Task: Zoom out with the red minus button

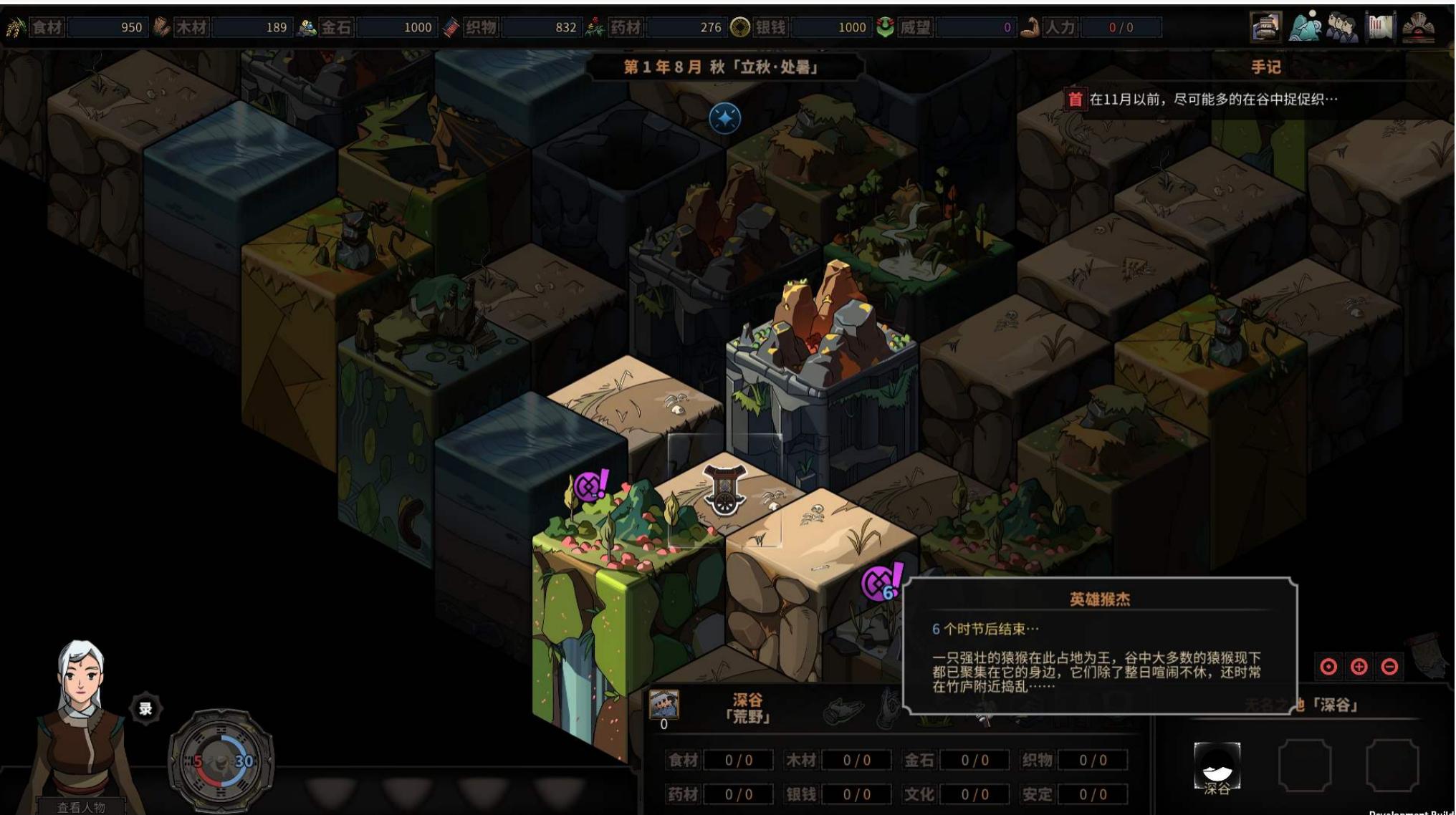Action: (1389, 667)
